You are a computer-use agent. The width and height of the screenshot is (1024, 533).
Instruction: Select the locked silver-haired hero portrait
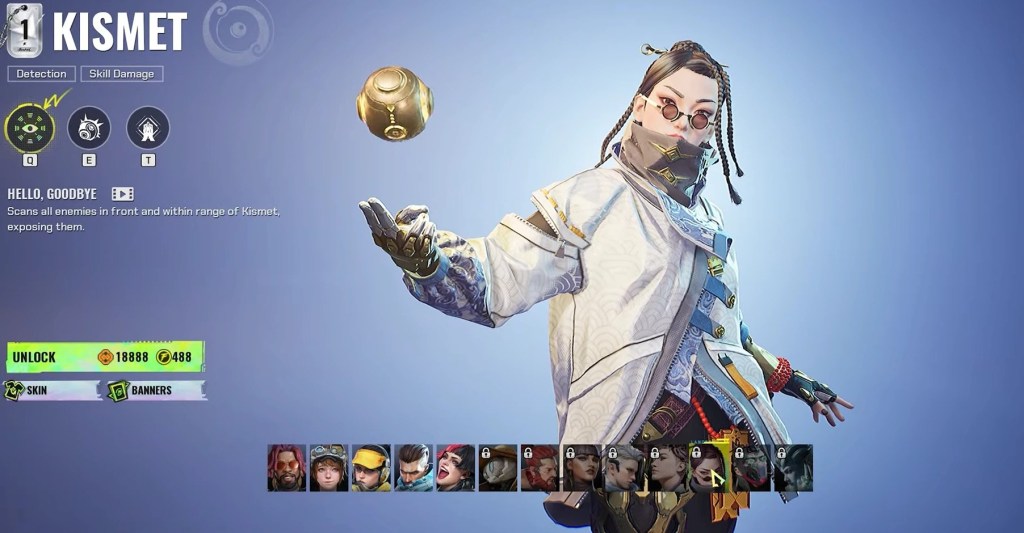pyautogui.click(x=624, y=468)
